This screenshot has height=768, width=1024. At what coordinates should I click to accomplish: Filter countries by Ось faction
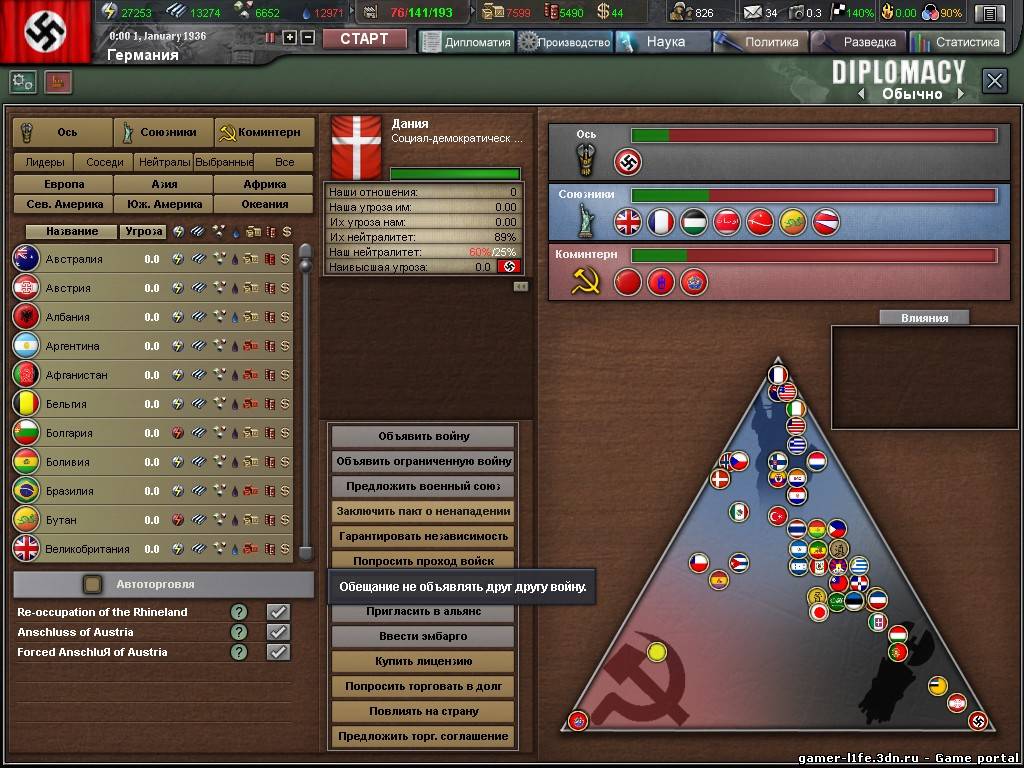[62, 132]
